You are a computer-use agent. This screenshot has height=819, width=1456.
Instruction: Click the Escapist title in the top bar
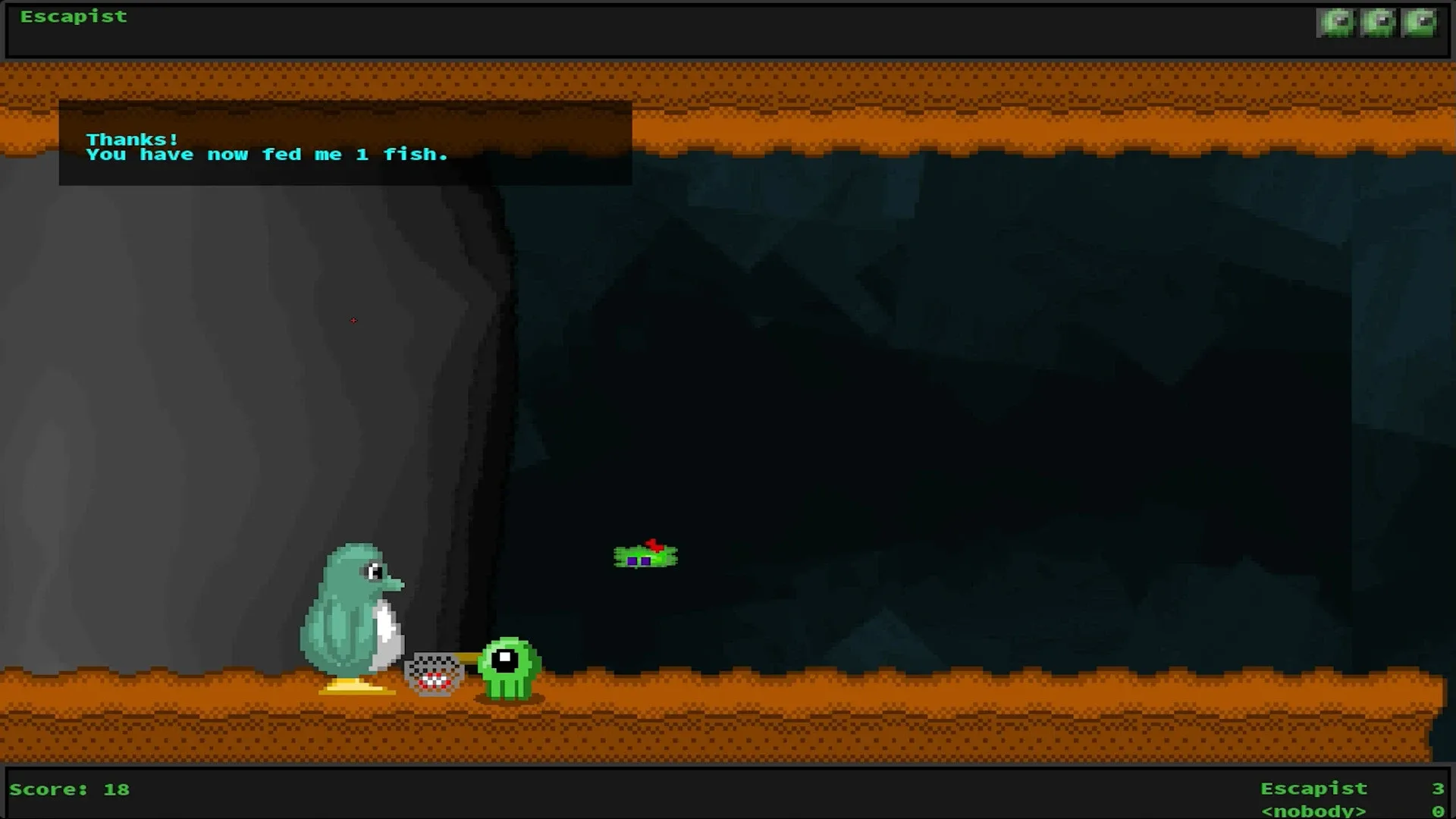pyautogui.click(x=74, y=15)
